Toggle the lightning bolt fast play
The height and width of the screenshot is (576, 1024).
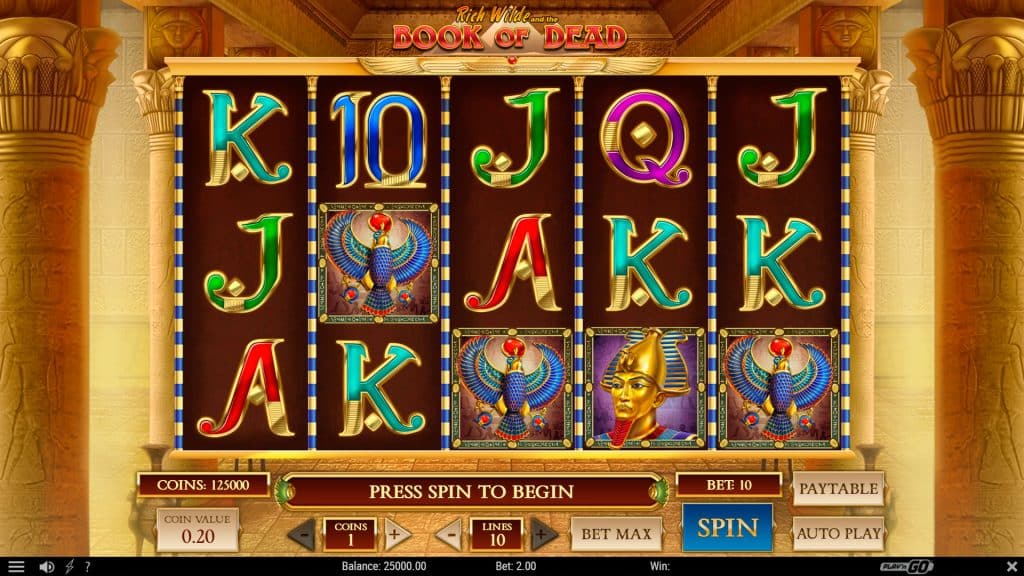pyautogui.click(x=70, y=567)
